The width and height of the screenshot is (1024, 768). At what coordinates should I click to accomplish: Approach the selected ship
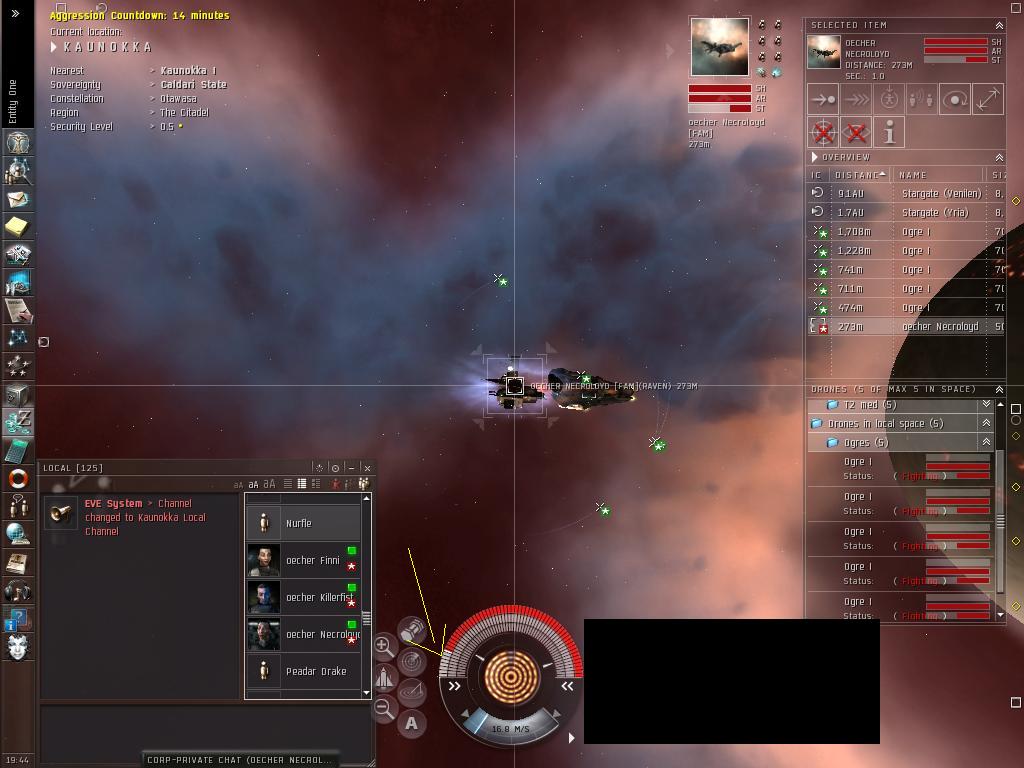[x=823, y=100]
